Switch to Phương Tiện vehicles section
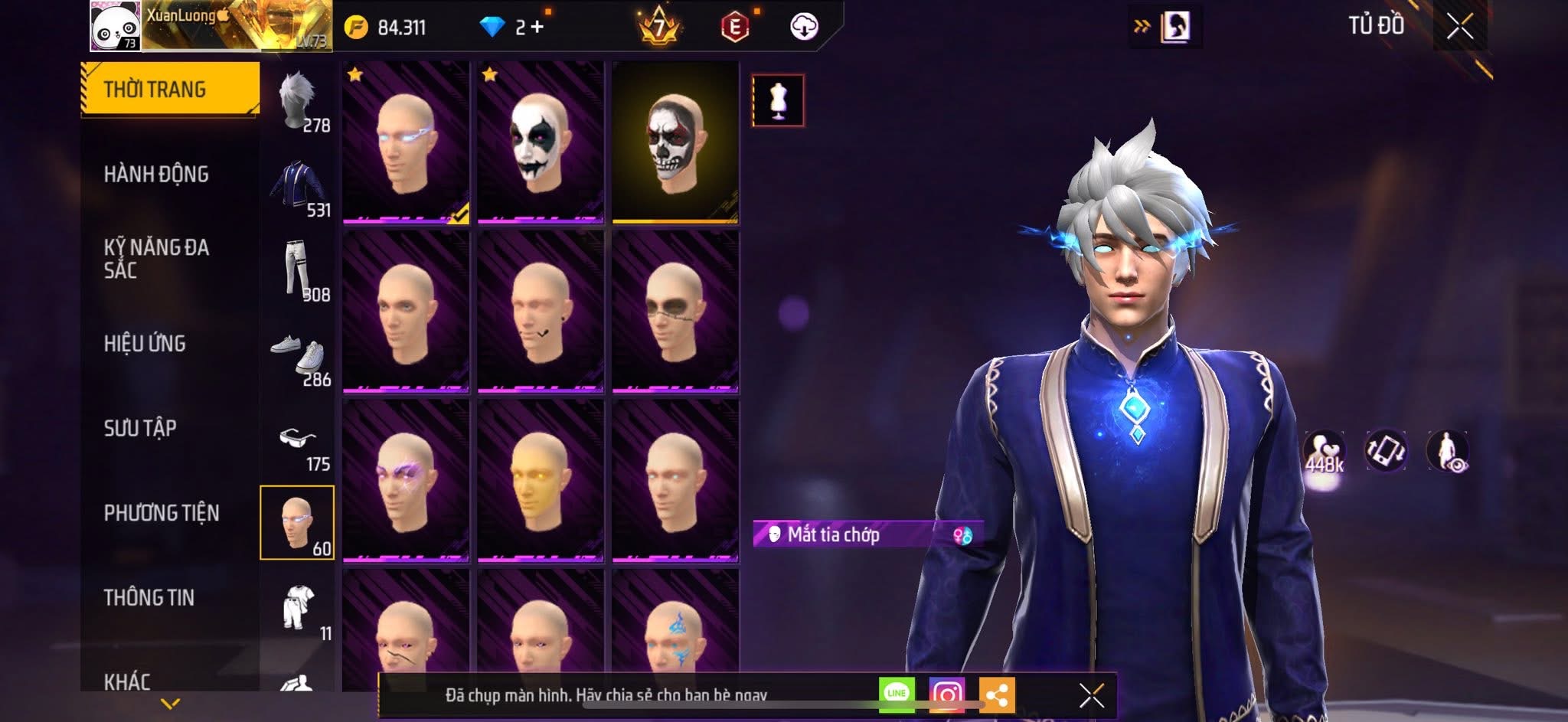The height and width of the screenshot is (722, 1568). point(162,513)
